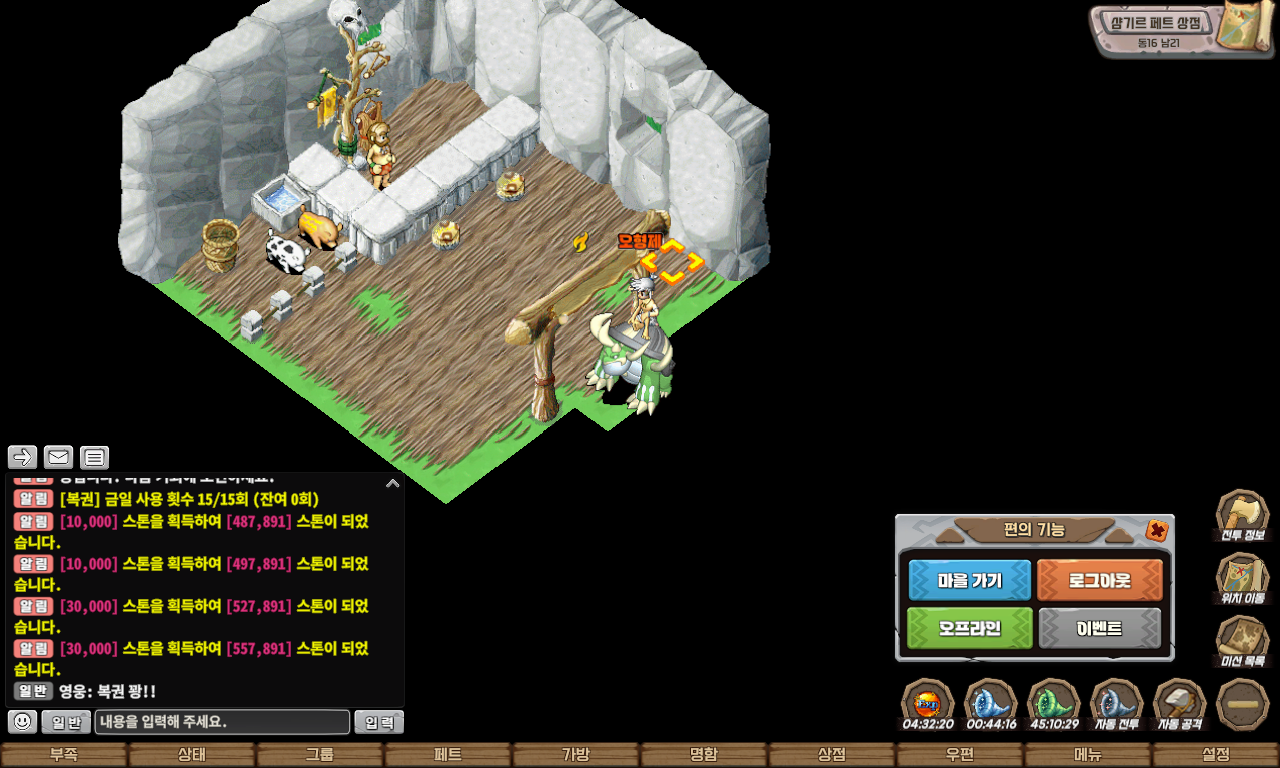
Task: Collapse icons with the minus button
Action: click(1243, 703)
